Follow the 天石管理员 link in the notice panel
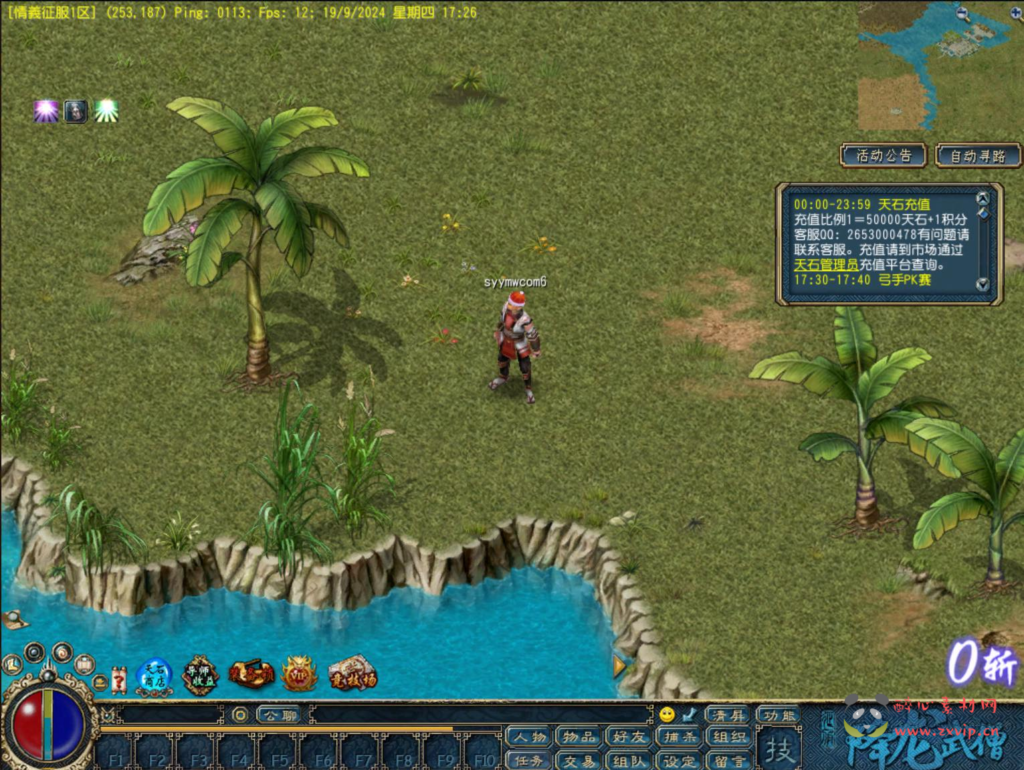Image resolution: width=1024 pixels, height=770 pixels. click(x=826, y=264)
